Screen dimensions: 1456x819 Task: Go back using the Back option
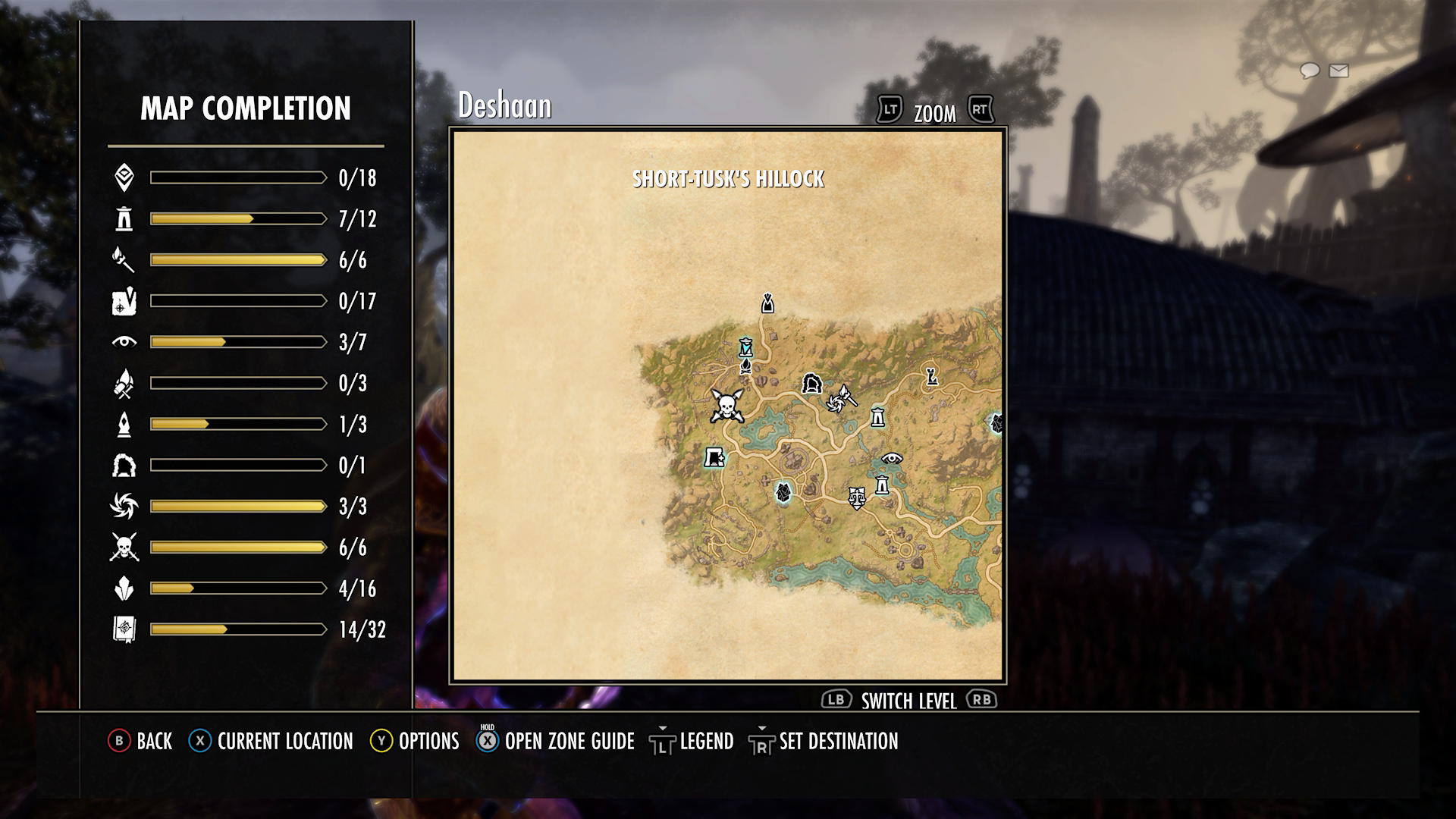click(141, 741)
